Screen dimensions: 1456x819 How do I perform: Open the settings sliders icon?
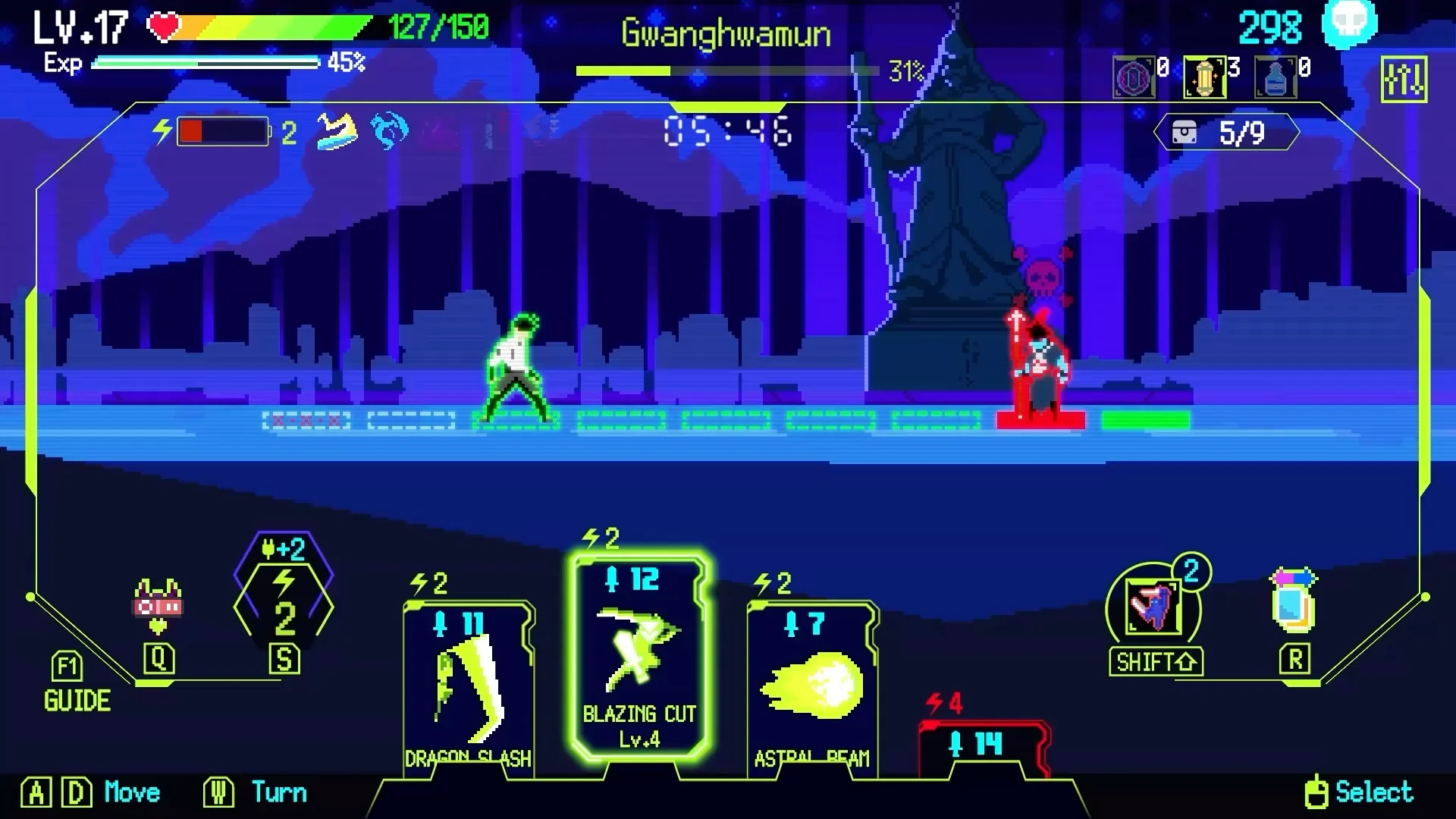(1403, 79)
